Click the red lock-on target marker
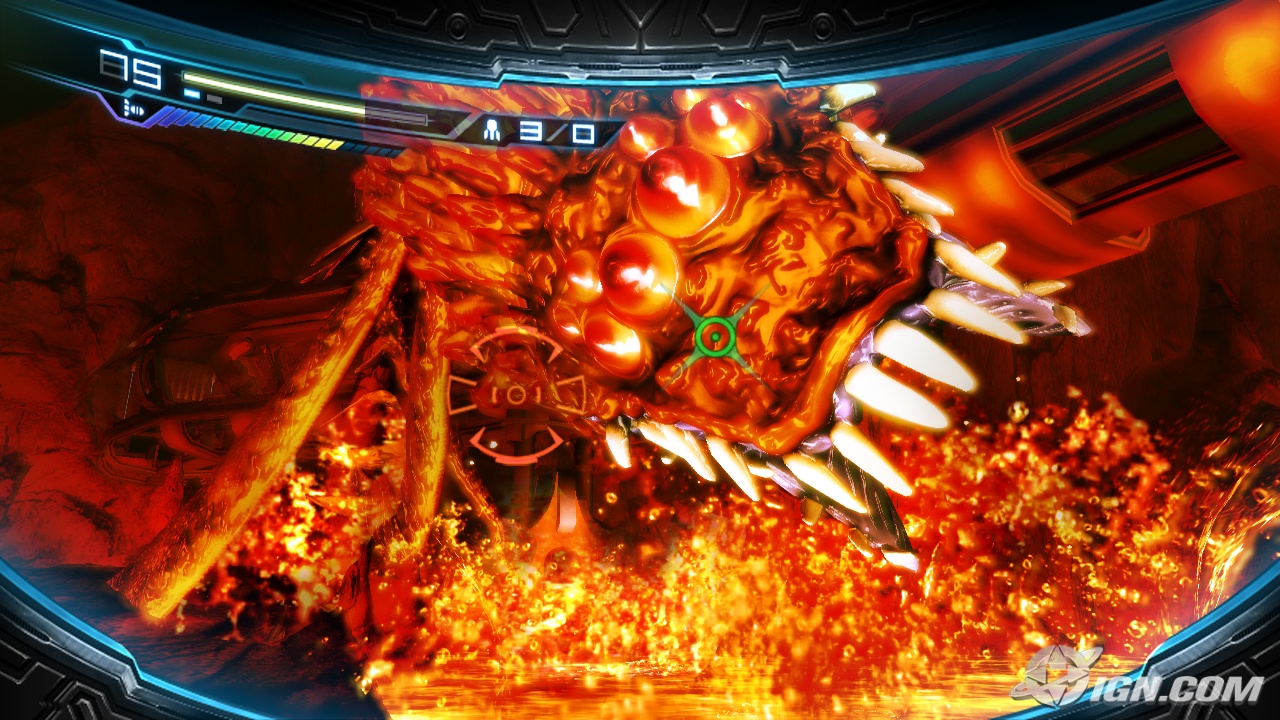1280x720 pixels. pyautogui.click(x=515, y=394)
